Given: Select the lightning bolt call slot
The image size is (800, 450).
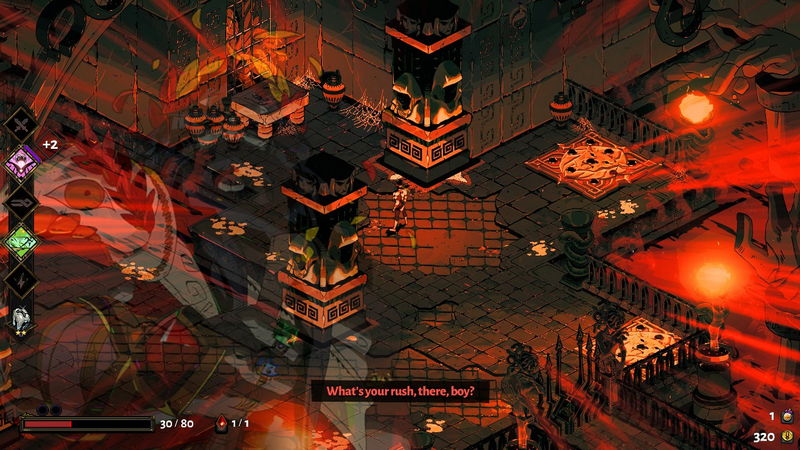Looking at the screenshot, I should tap(21, 279).
